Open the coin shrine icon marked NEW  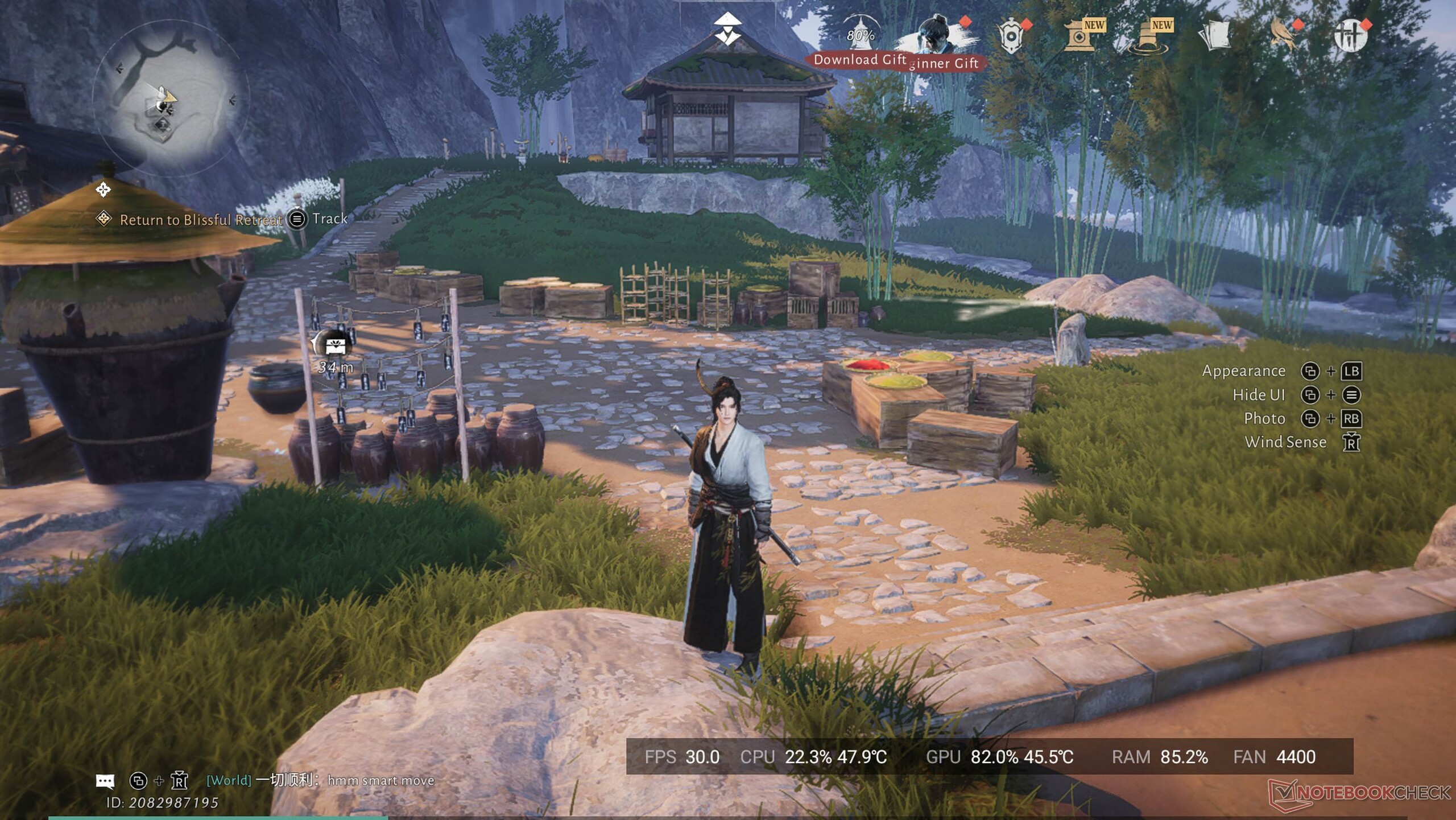[1079, 37]
